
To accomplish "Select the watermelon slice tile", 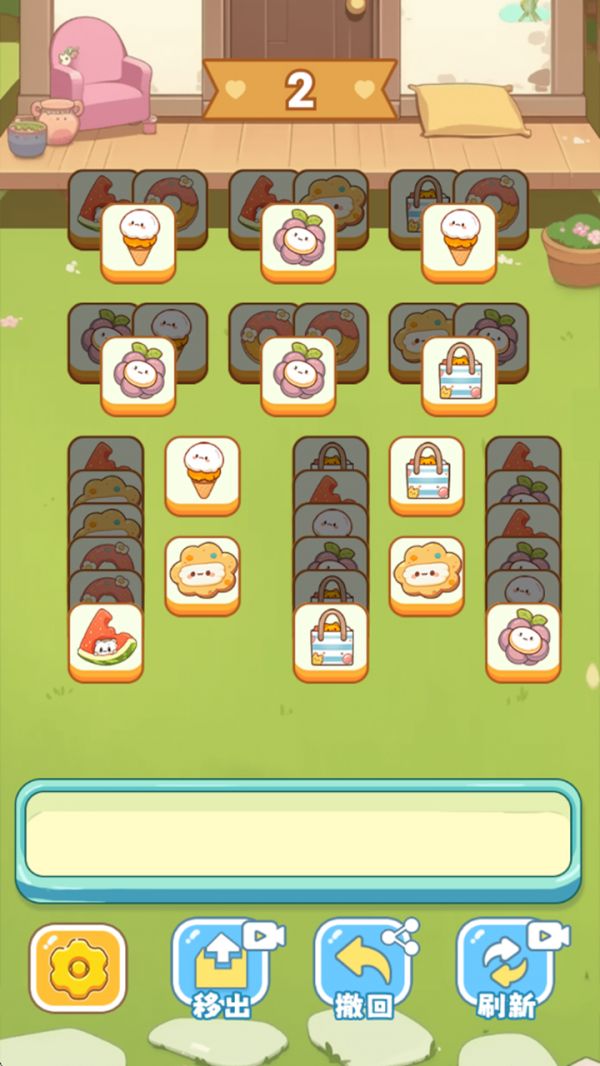I will 106,641.
